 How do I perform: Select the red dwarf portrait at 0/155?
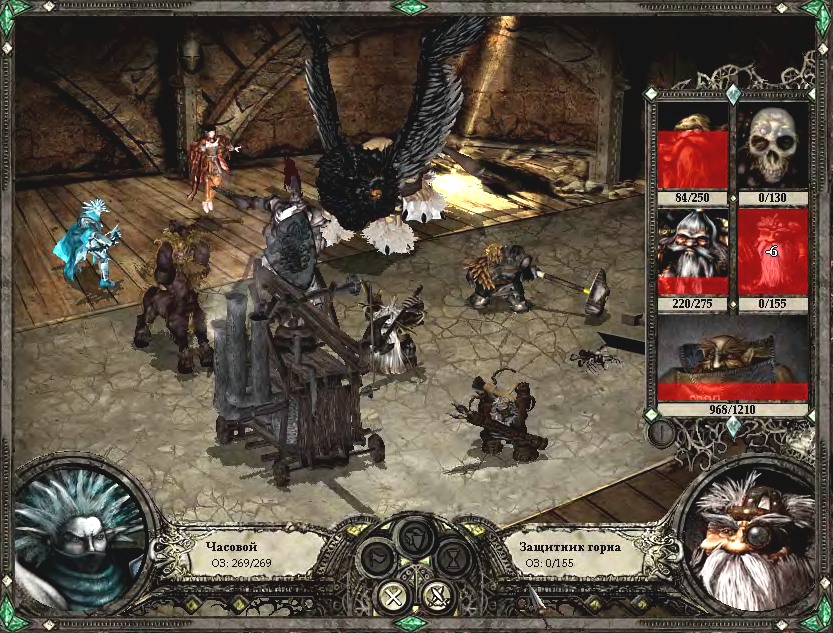pos(772,251)
